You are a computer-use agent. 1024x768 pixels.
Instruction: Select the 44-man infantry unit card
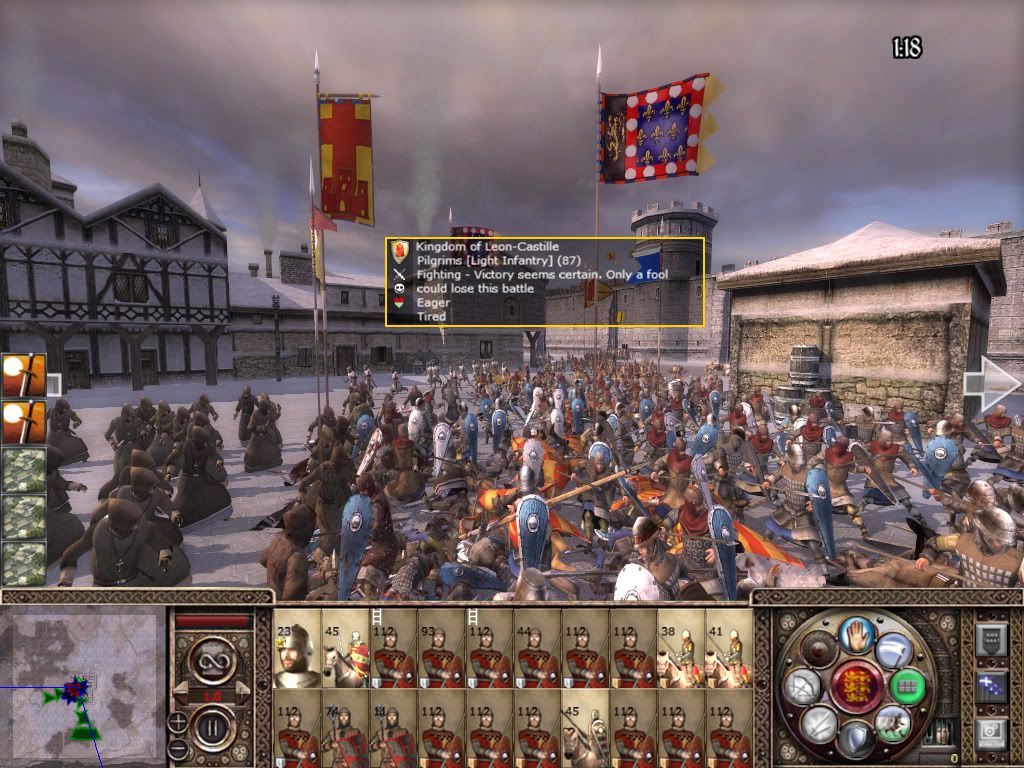click(x=537, y=649)
